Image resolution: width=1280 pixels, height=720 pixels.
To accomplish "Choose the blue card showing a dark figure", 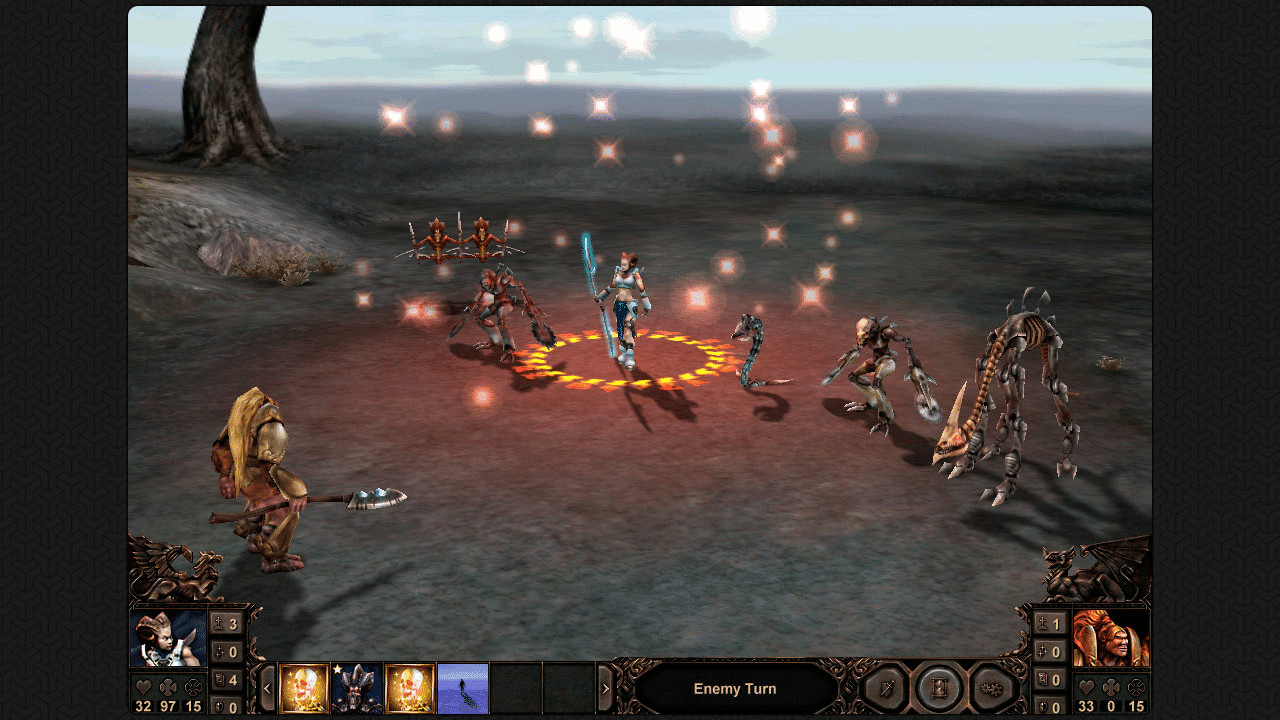I will (x=463, y=688).
